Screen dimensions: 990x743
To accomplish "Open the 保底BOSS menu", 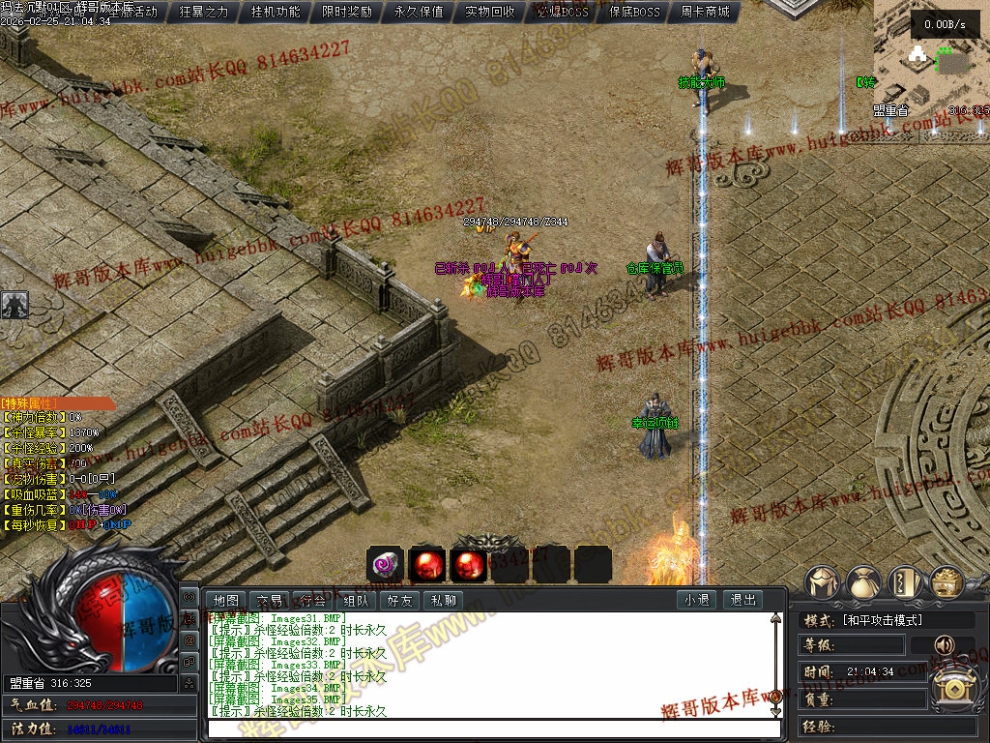I will [x=635, y=12].
